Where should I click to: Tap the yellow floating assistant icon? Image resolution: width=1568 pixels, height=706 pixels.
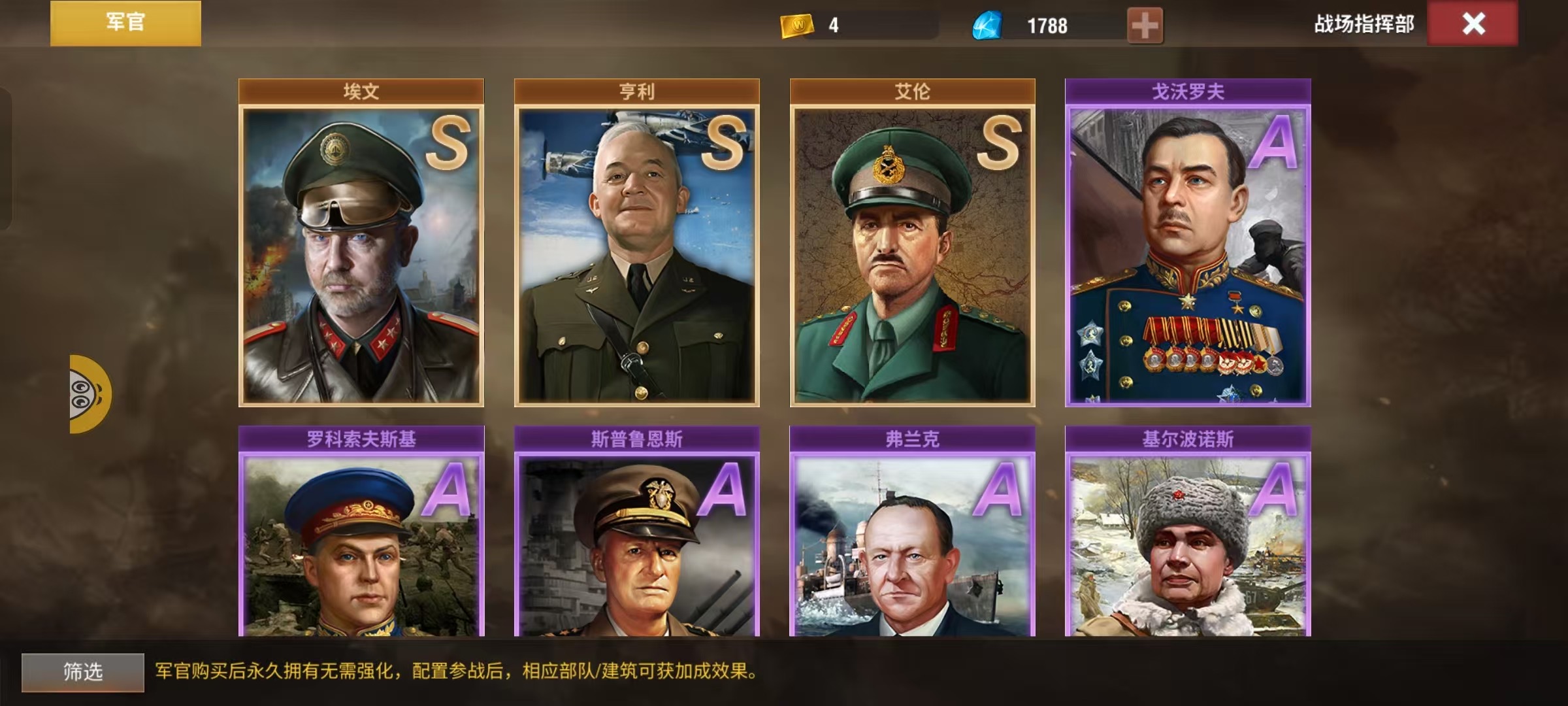(90, 394)
